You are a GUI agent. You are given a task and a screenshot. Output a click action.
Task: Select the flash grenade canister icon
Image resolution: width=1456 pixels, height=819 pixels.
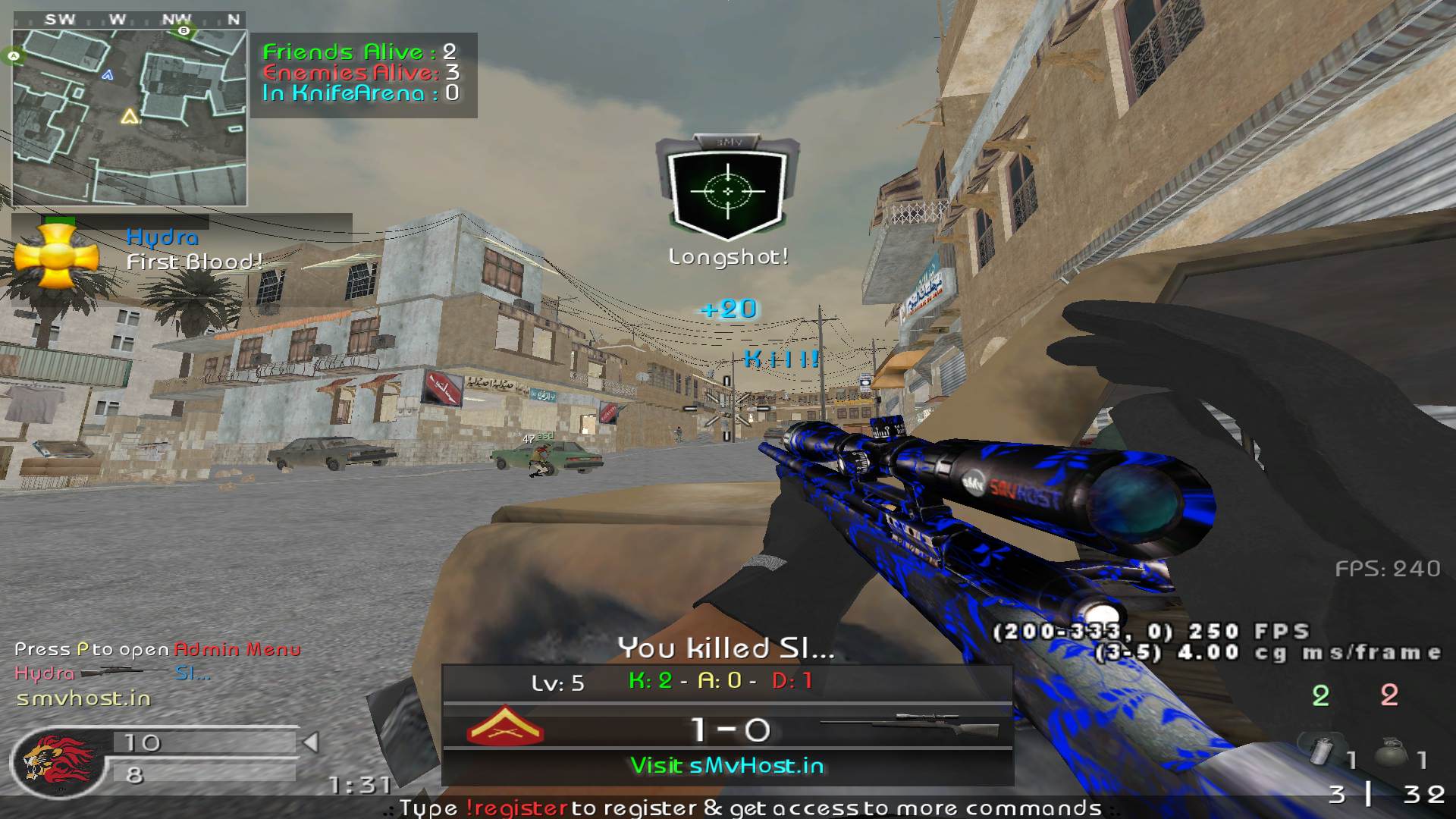1322,752
